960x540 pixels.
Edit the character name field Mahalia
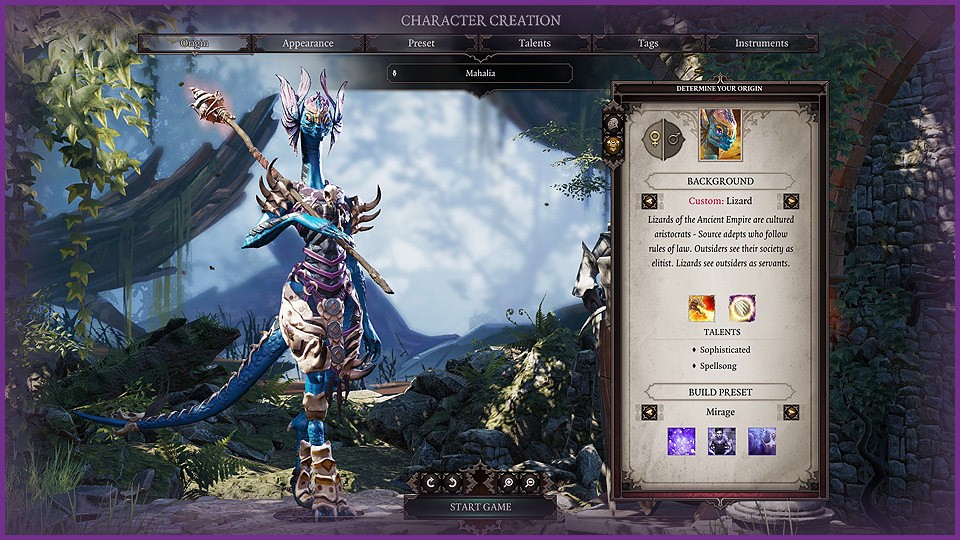(480, 73)
